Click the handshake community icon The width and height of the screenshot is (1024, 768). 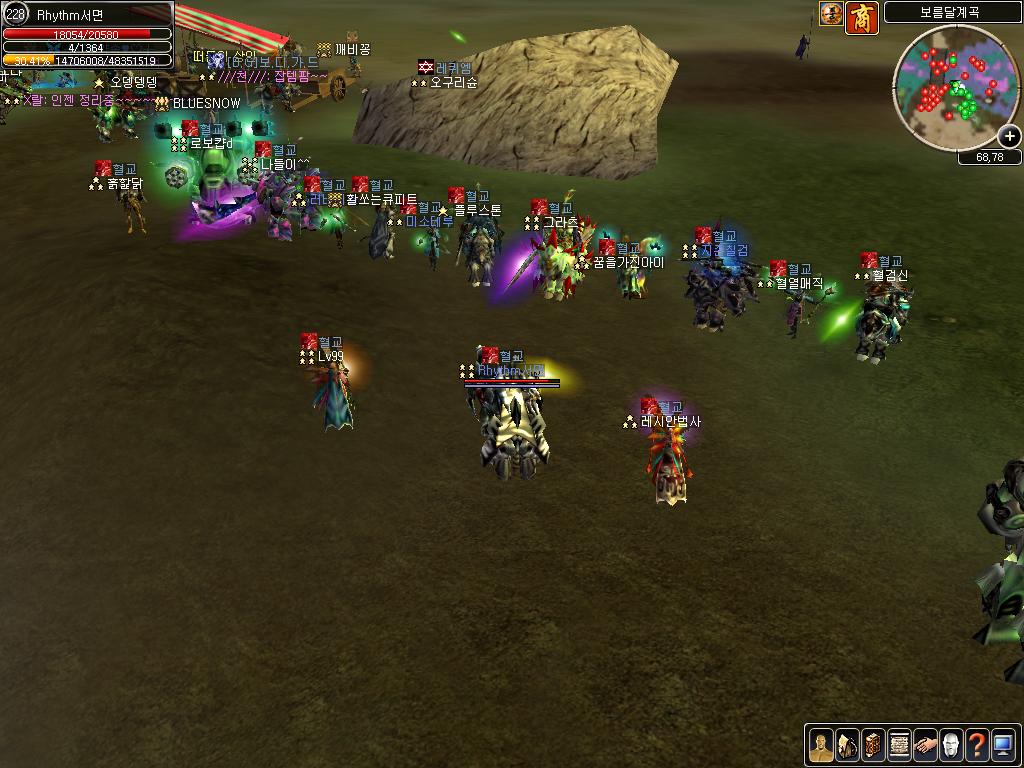(x=925, y=745)
